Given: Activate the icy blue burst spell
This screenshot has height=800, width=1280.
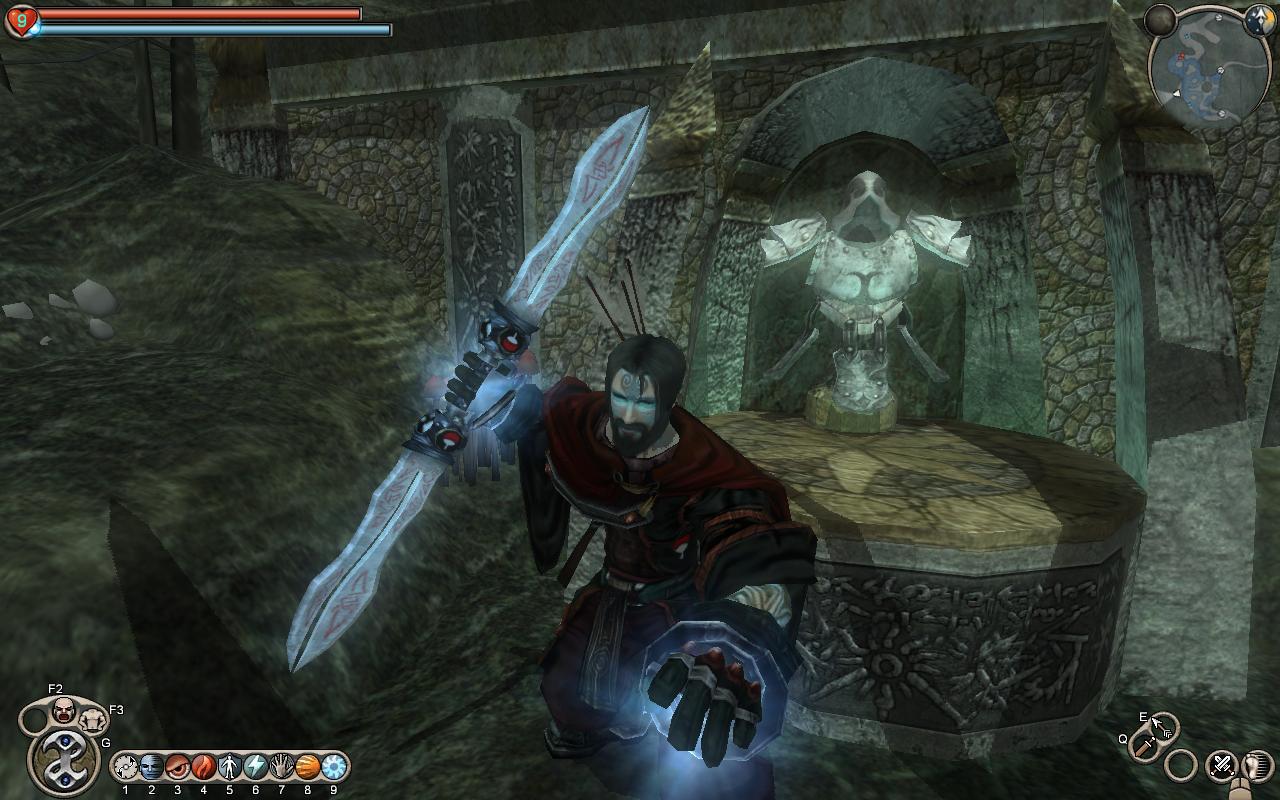Looking at the screenshot, I should (x=333, y=767).
